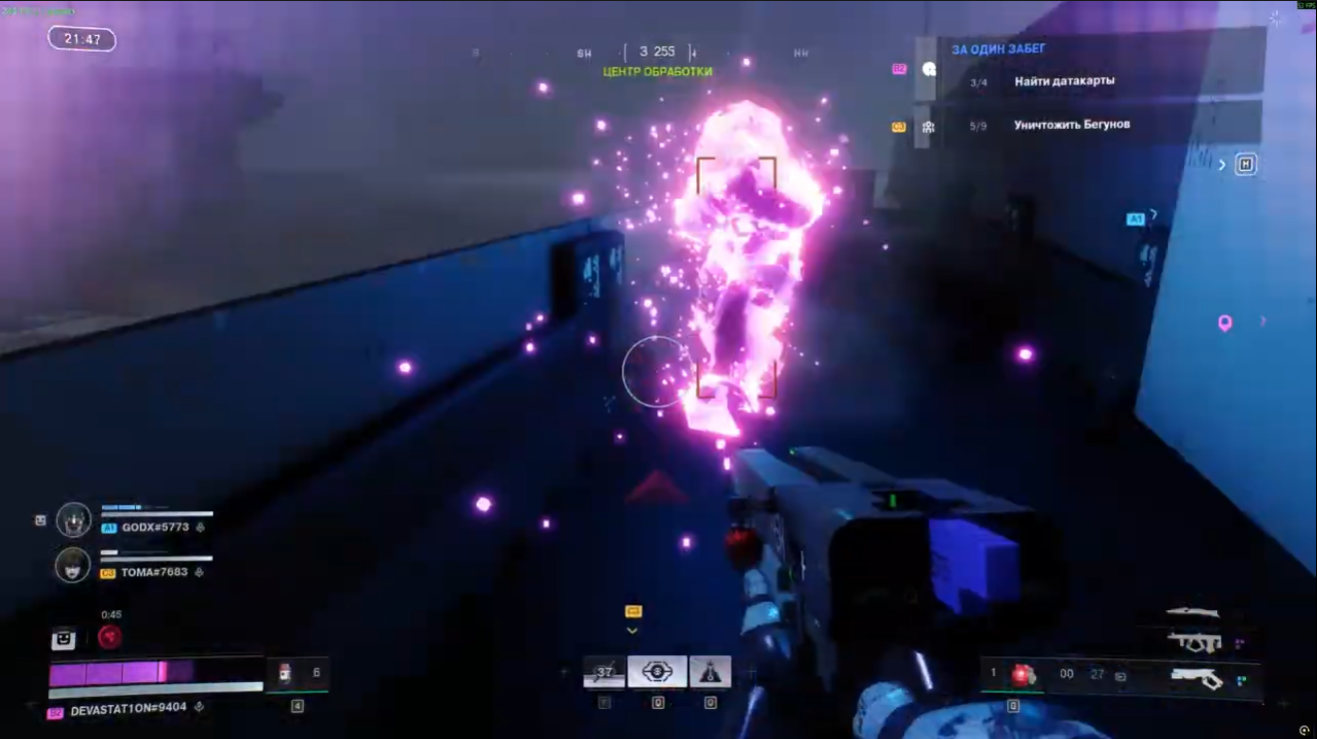Image resolution: width=1317 pixels, height=739 pixels.
Task: Select the equipped pistol weapon slot
Action: pos(1197,679)
